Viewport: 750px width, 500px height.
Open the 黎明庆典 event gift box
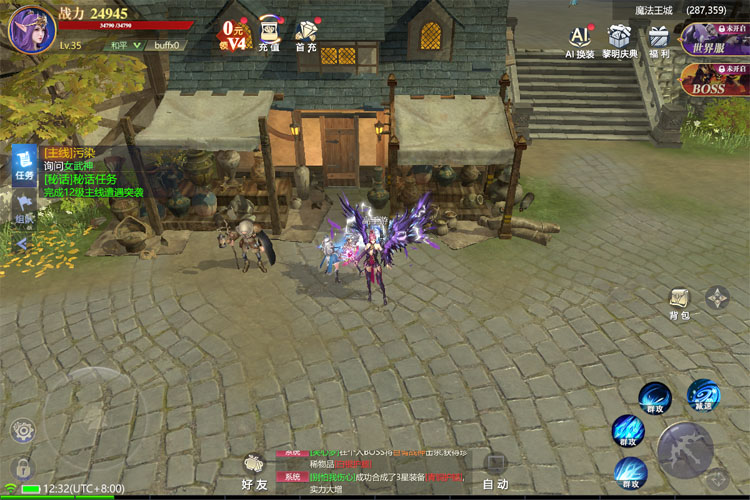pos(619,42)
